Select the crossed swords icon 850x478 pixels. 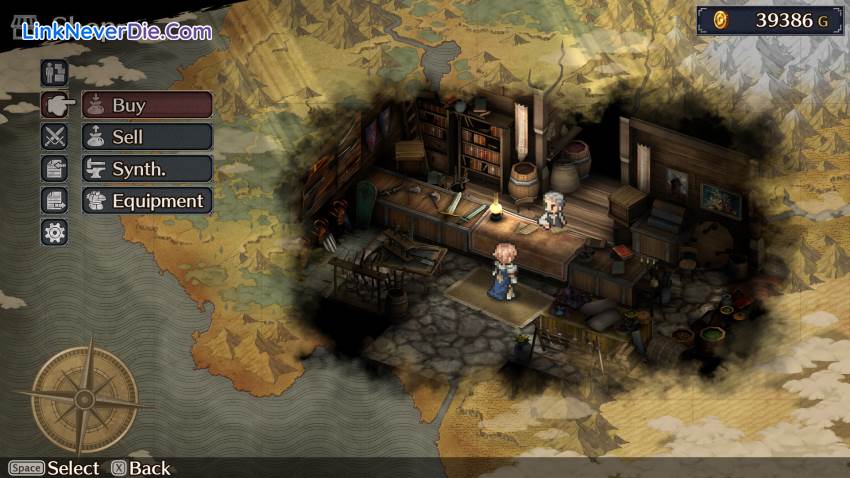click(x=54, y=137)
